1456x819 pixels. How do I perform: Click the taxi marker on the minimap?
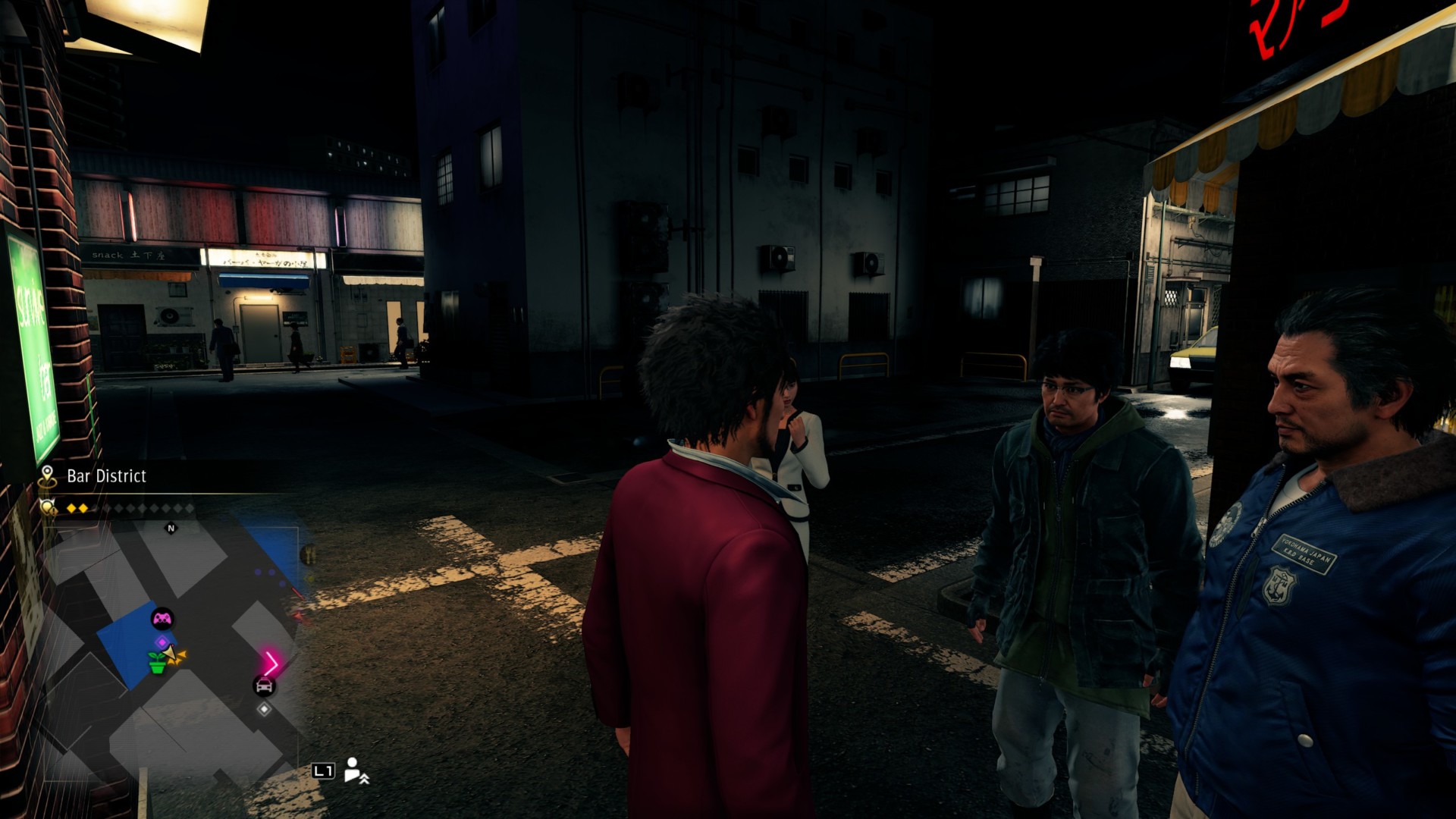(264, 686)
